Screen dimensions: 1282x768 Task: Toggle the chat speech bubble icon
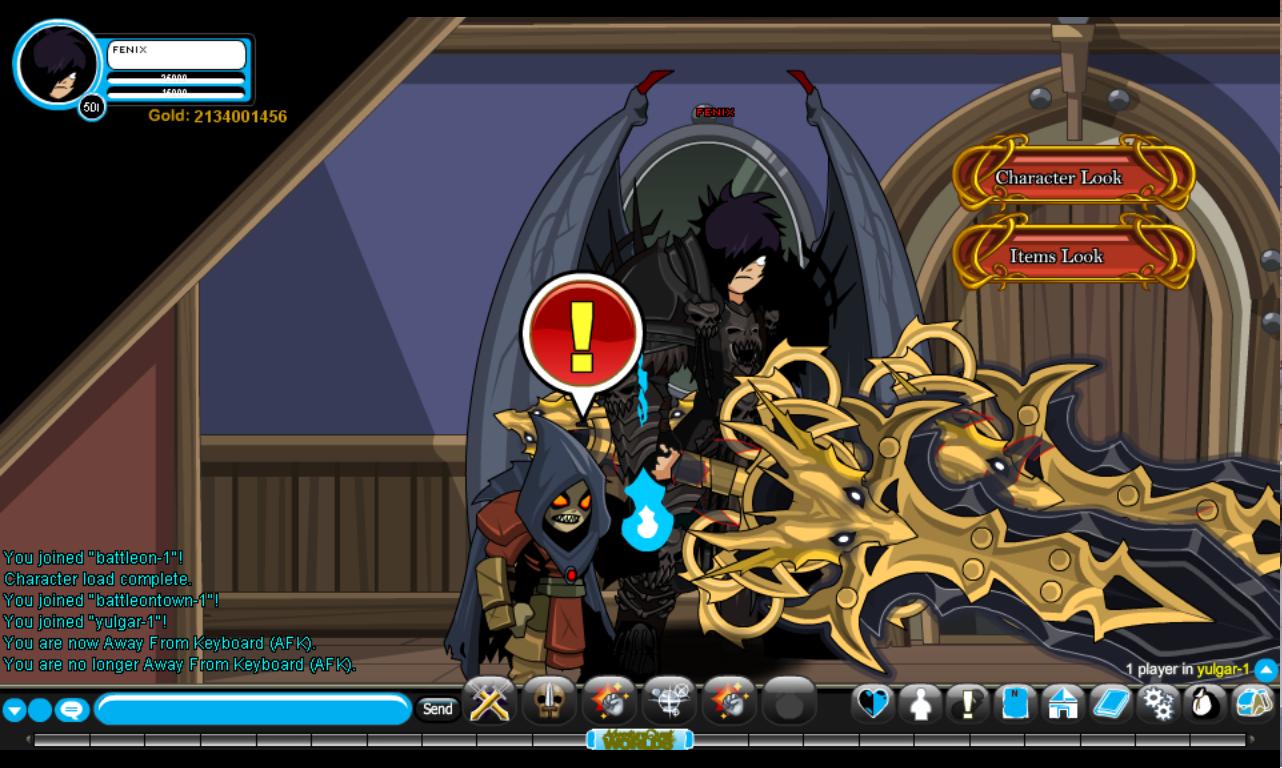coord(70,707)
